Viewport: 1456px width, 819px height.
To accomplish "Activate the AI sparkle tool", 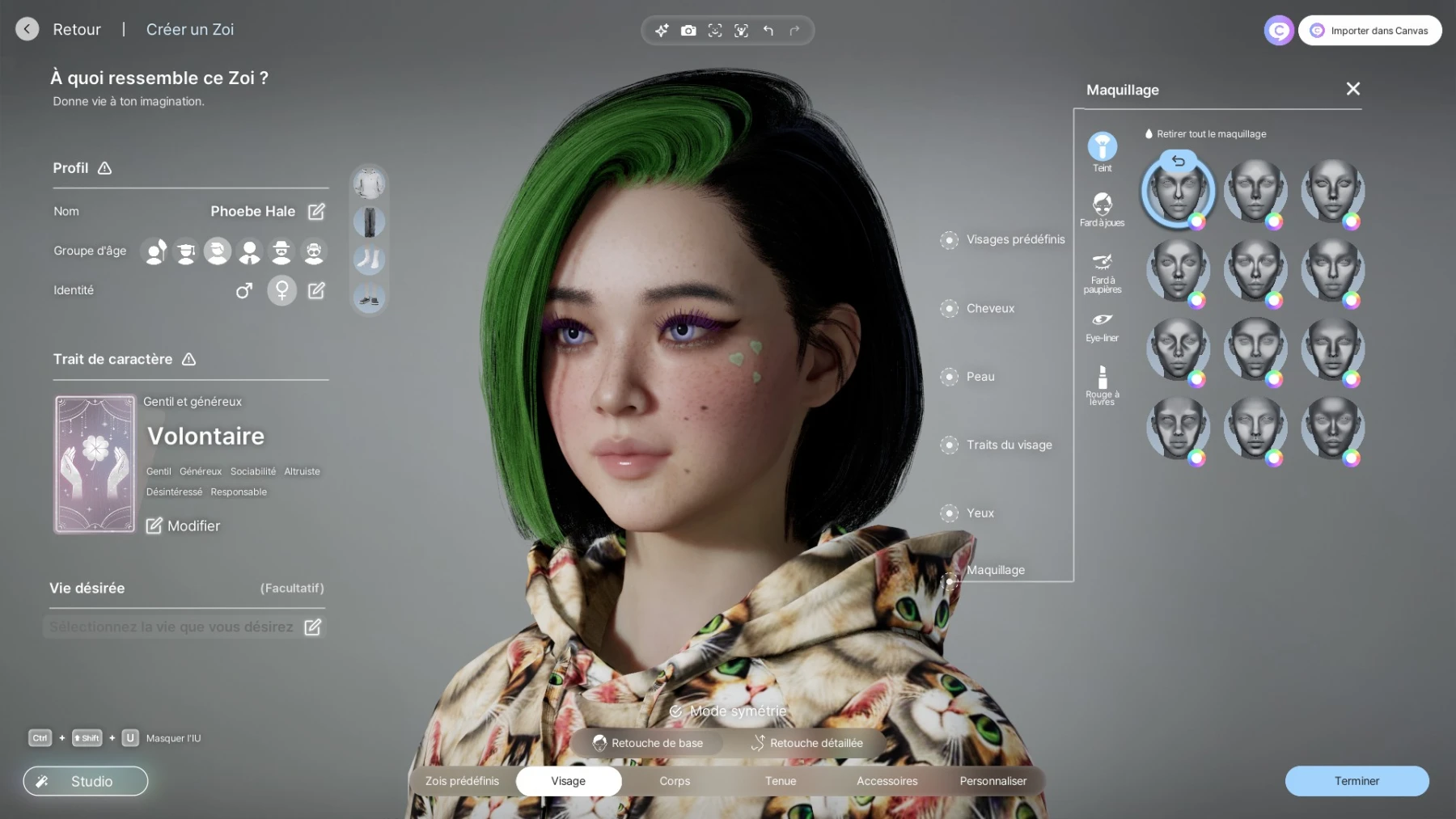I will (x=662, y=30).
